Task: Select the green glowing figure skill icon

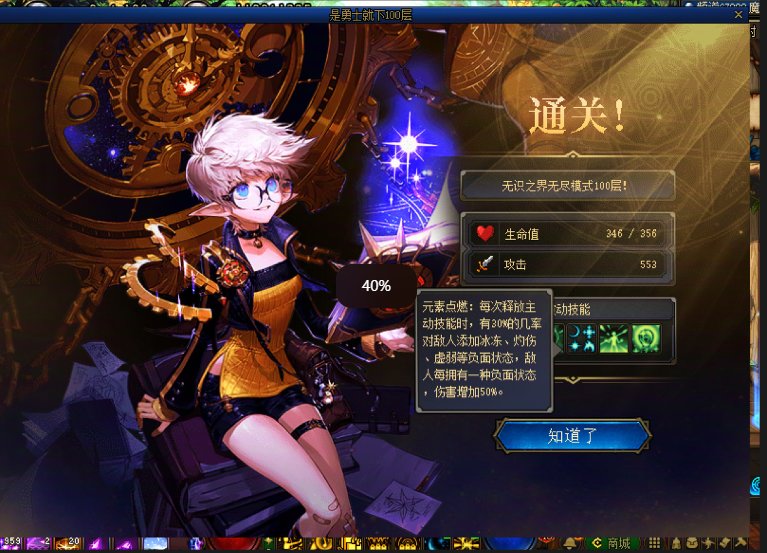Action: pos(613,338)
